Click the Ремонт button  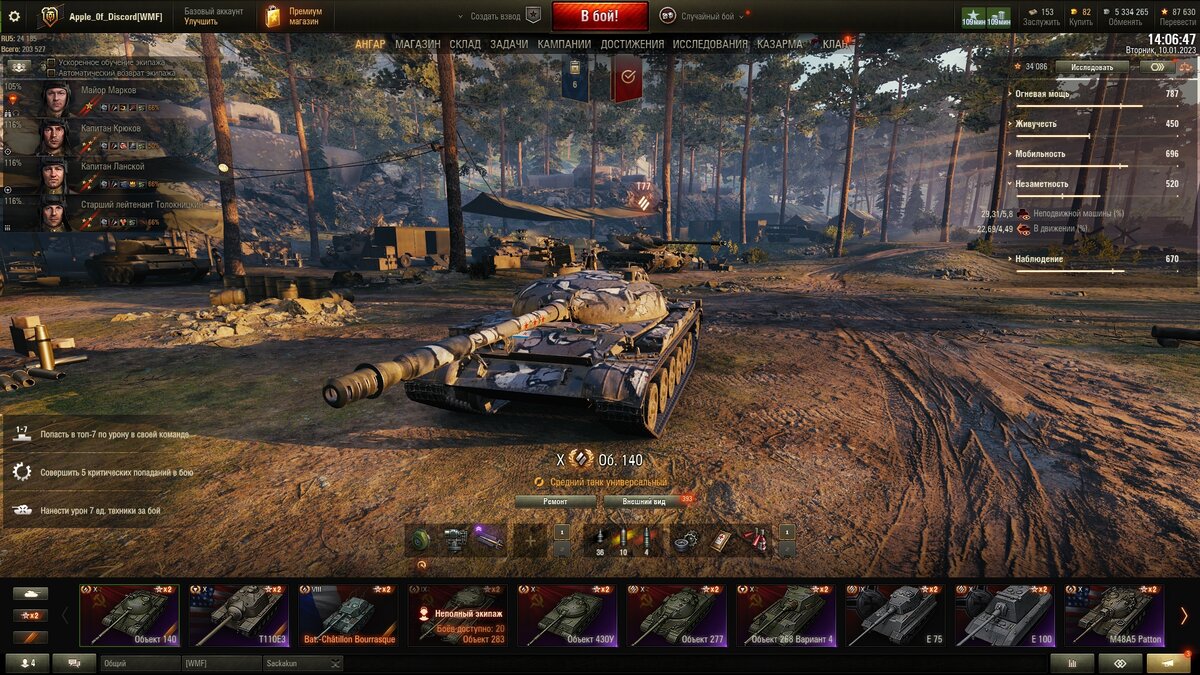coord(555,501)
